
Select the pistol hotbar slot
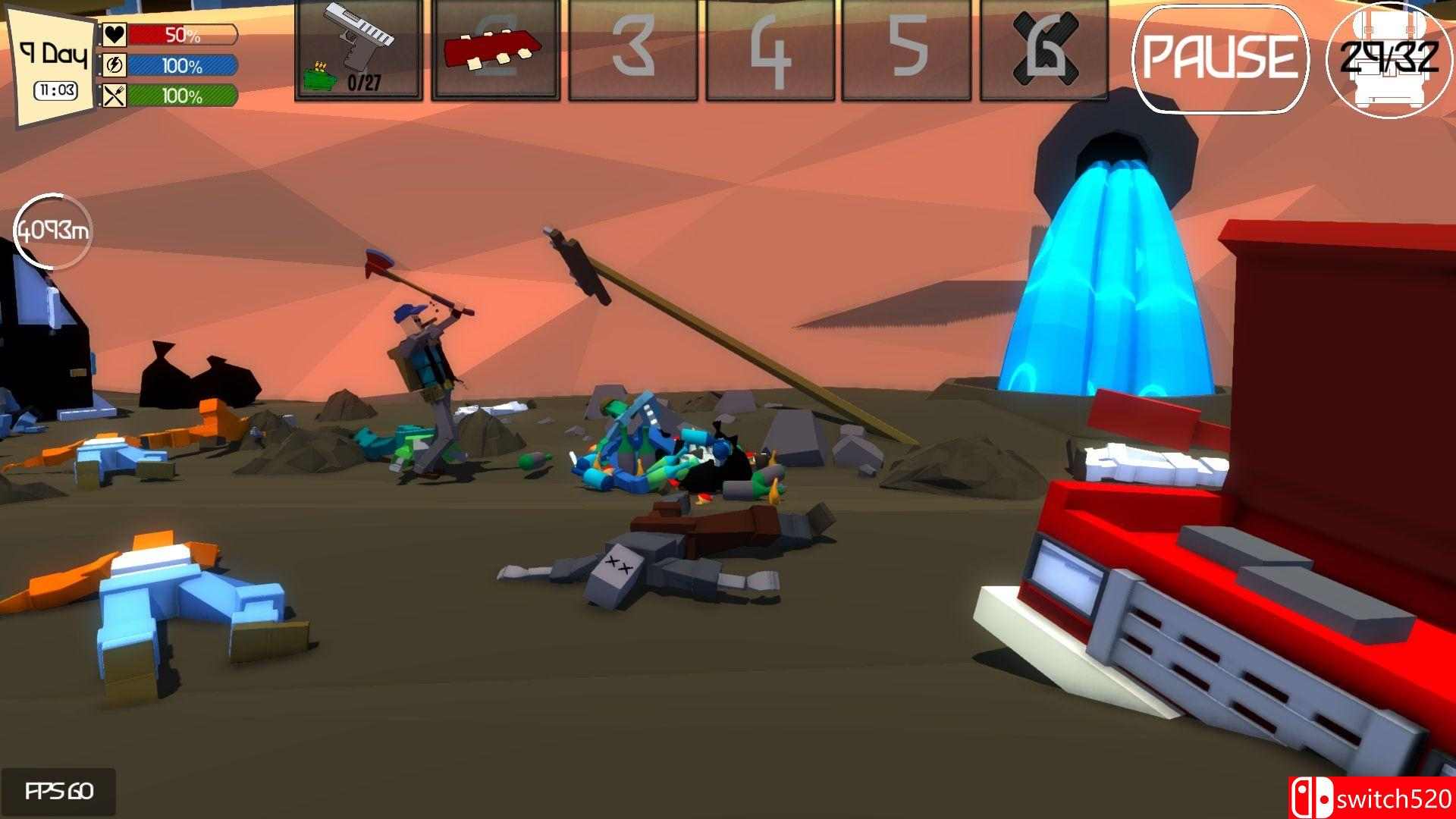[359, 50]
